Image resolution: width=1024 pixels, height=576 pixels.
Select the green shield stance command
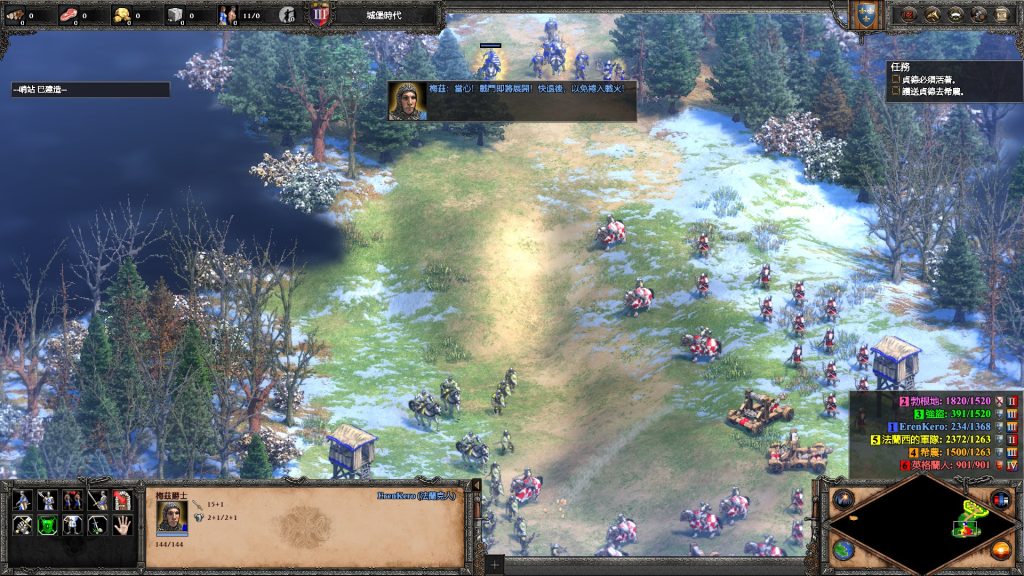pyautogui.click(x=46, y=524)
